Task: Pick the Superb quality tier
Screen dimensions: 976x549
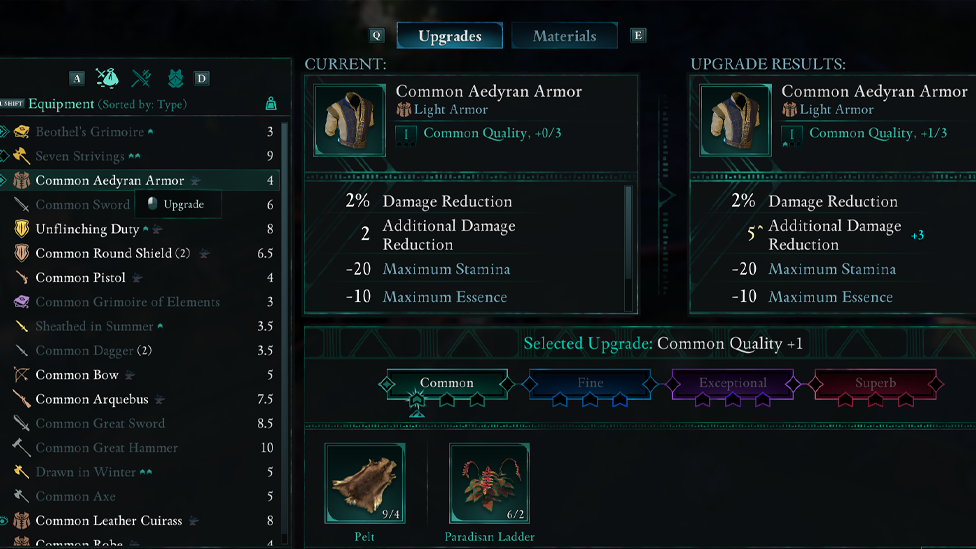Action: click(x=876, y=384)
